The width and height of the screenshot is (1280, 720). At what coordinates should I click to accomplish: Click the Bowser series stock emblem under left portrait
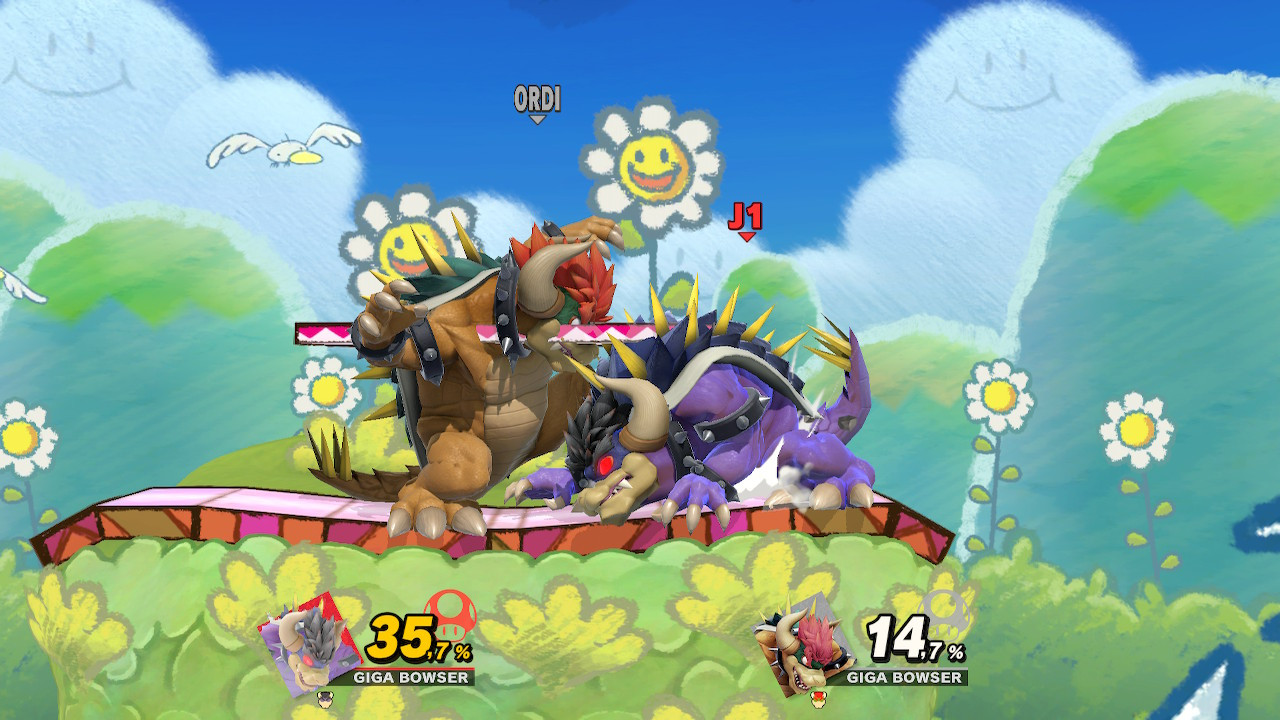point(327,702)
